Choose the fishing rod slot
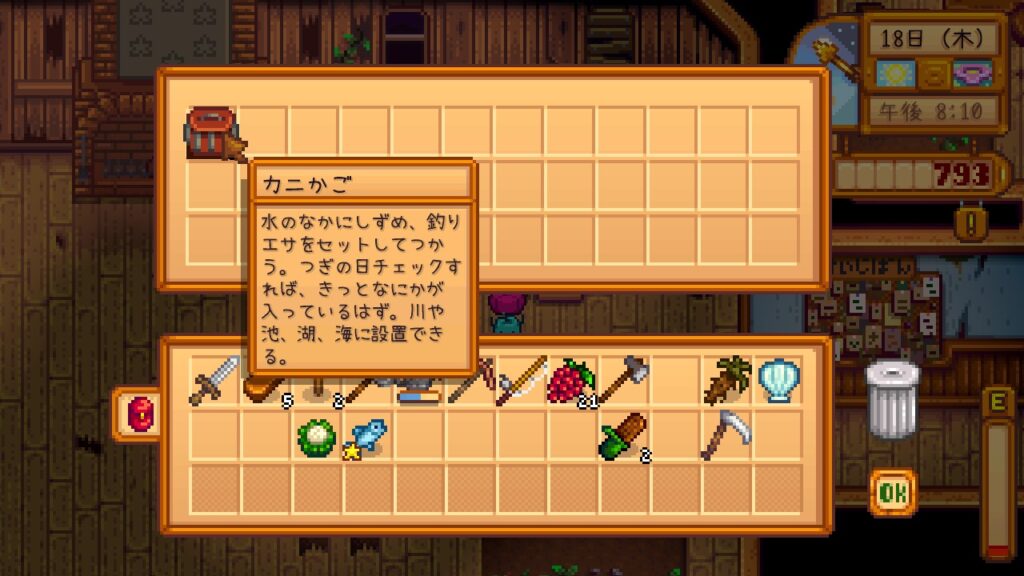The height and width of the screenshot is (576, 1024). 521,381
